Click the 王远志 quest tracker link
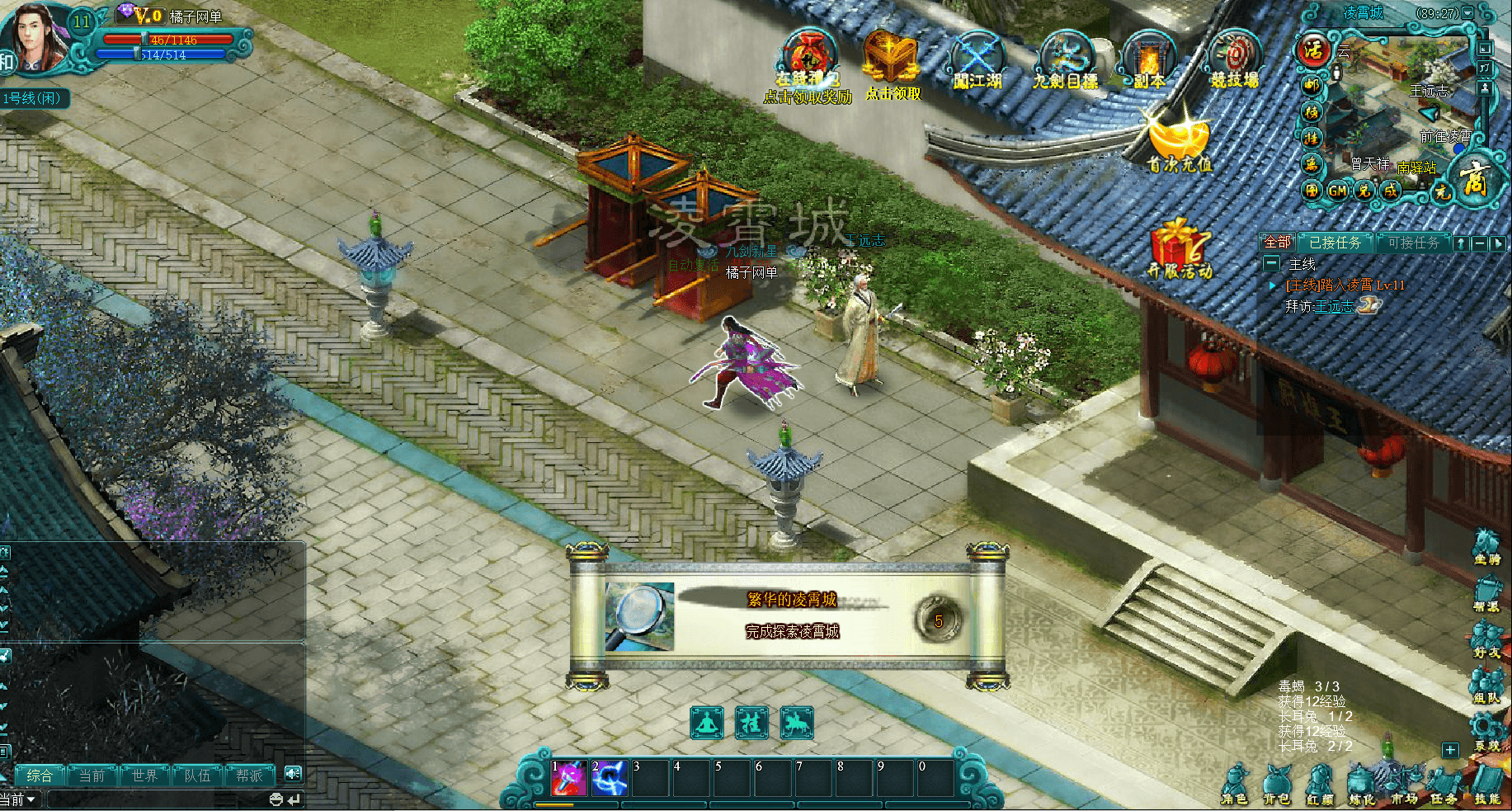This screenshot has height=811, width=1512. click(x=1333, y=306)
